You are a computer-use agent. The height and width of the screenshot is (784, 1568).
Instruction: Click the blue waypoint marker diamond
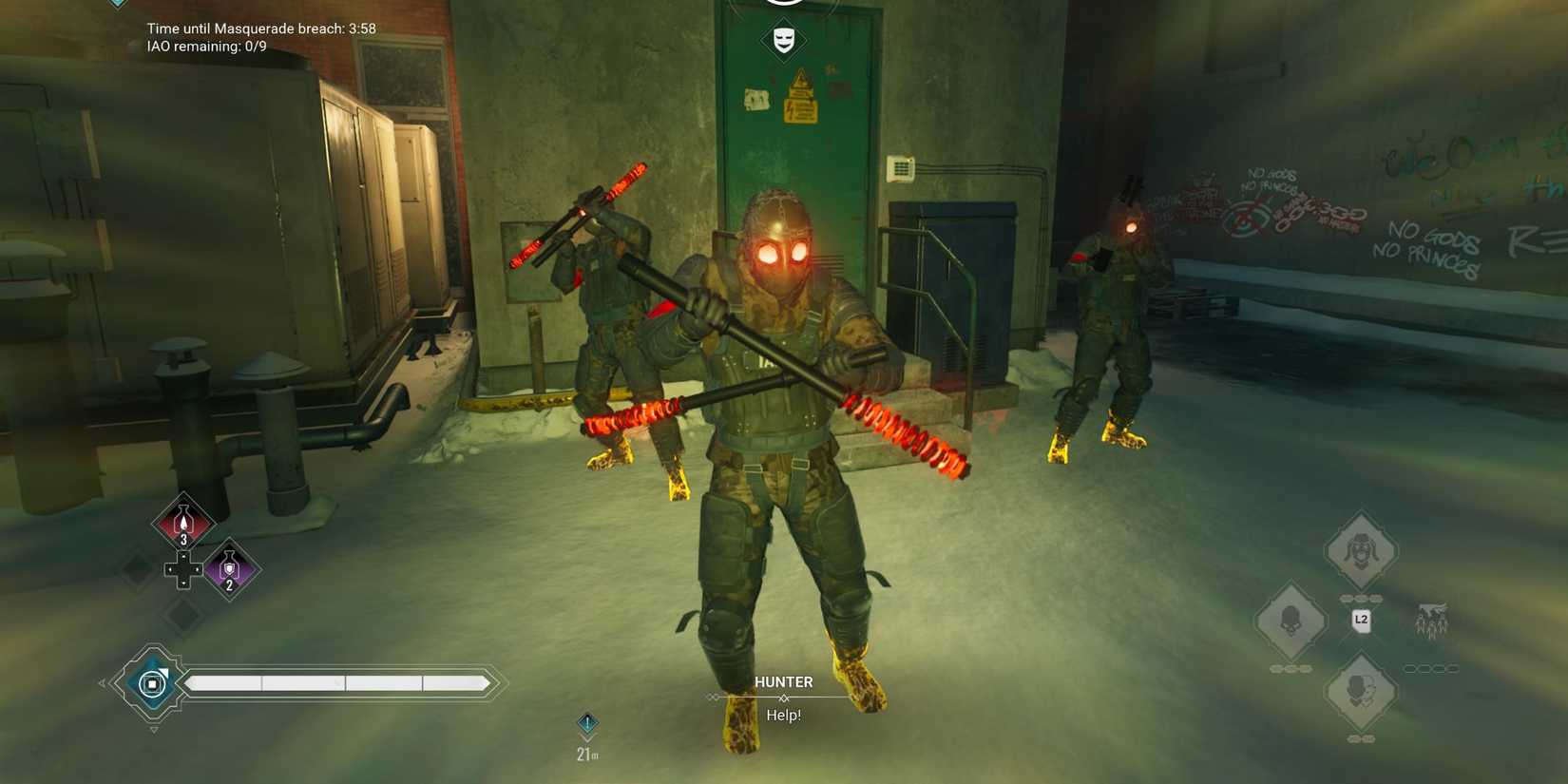[x=587, y=724]
